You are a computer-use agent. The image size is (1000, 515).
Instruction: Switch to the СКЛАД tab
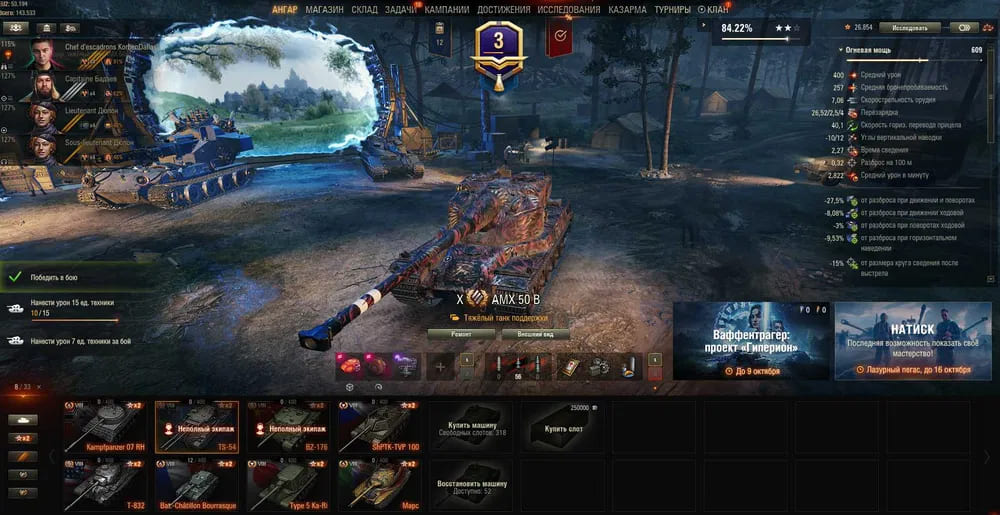(x=364, y=9)
